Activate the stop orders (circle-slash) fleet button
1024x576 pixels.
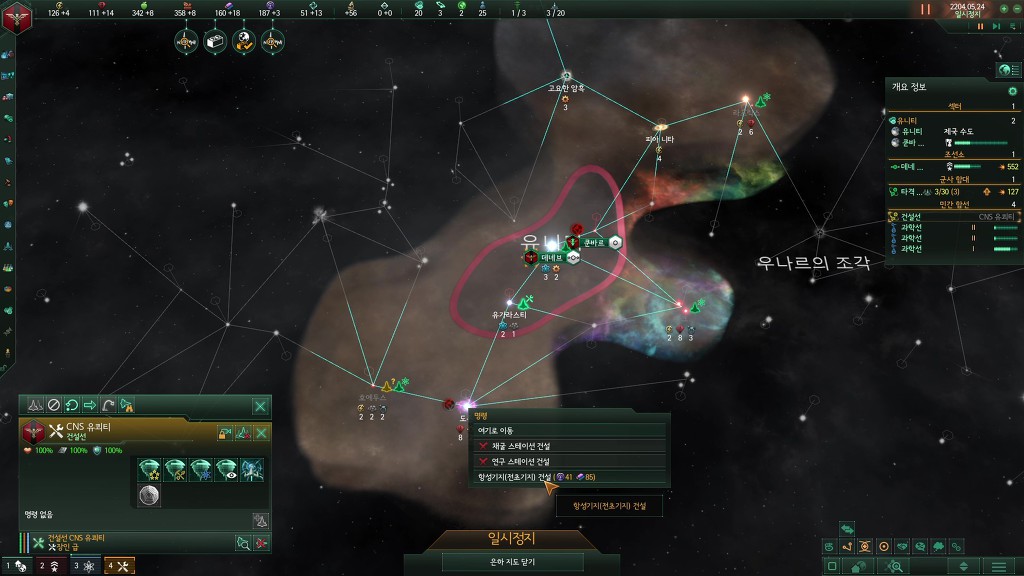54,406
